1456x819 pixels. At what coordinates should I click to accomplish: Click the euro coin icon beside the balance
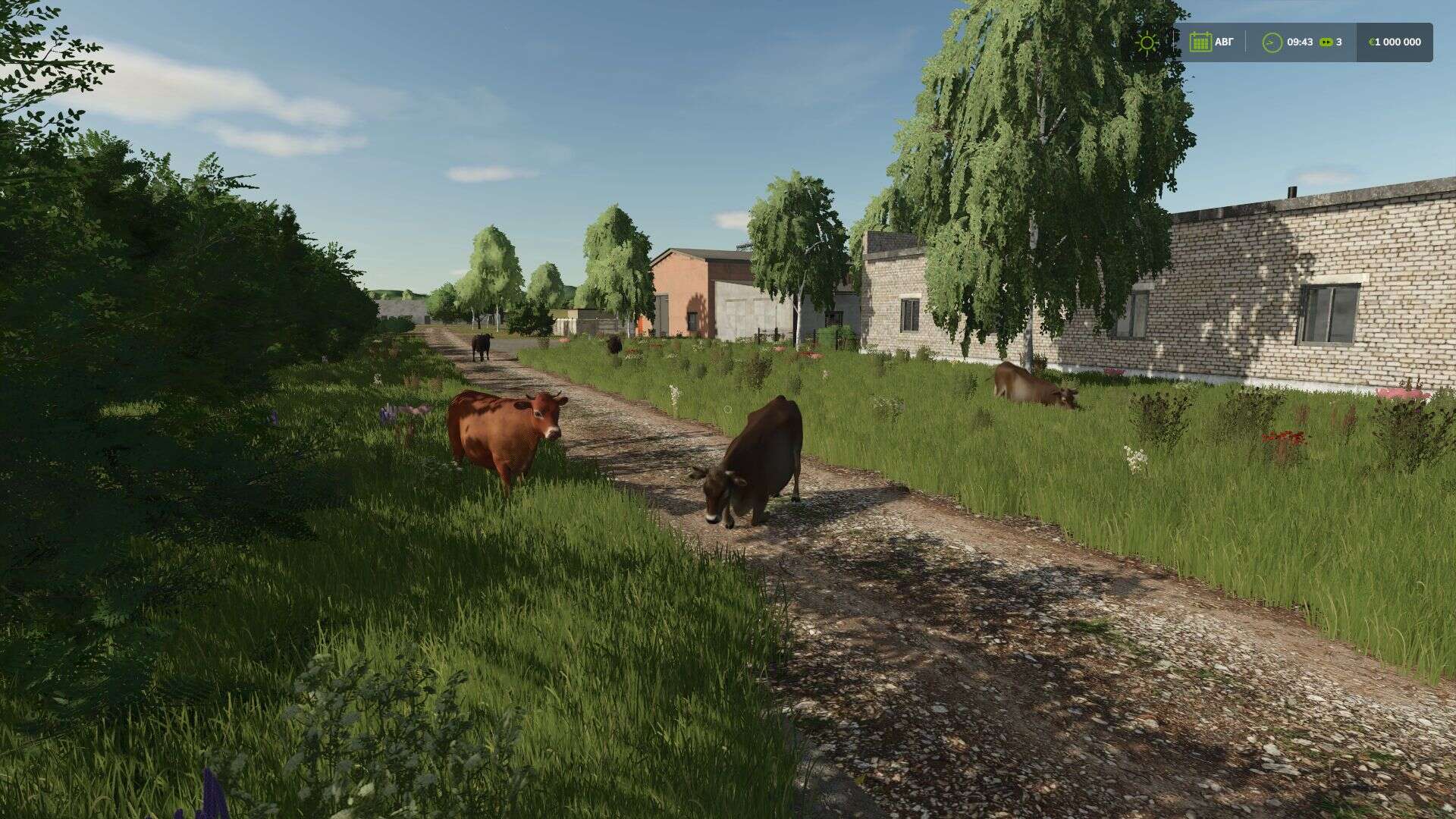pos(1373,42)
